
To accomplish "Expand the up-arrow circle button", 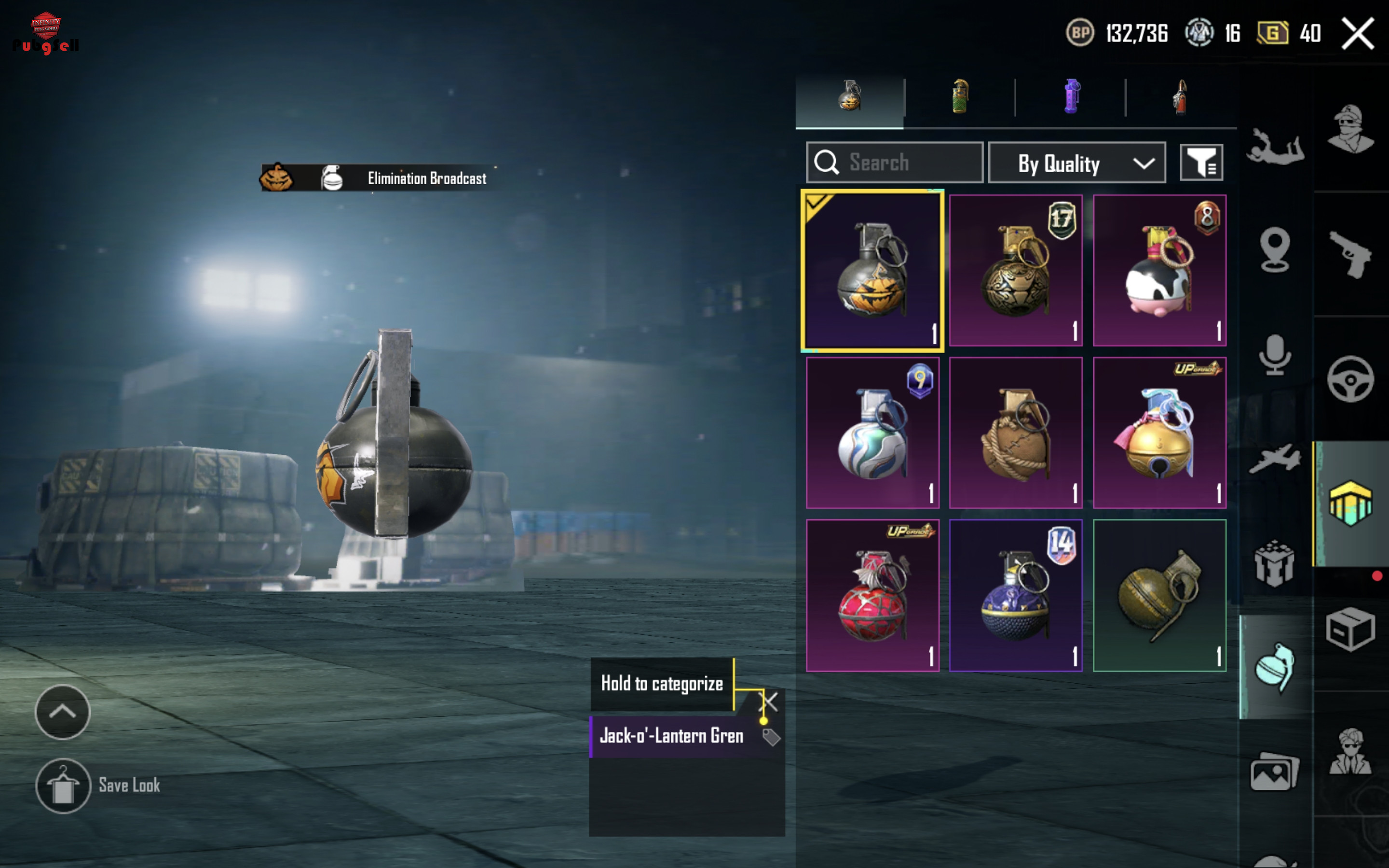I will pyautogui.click(x=63, y=712).
